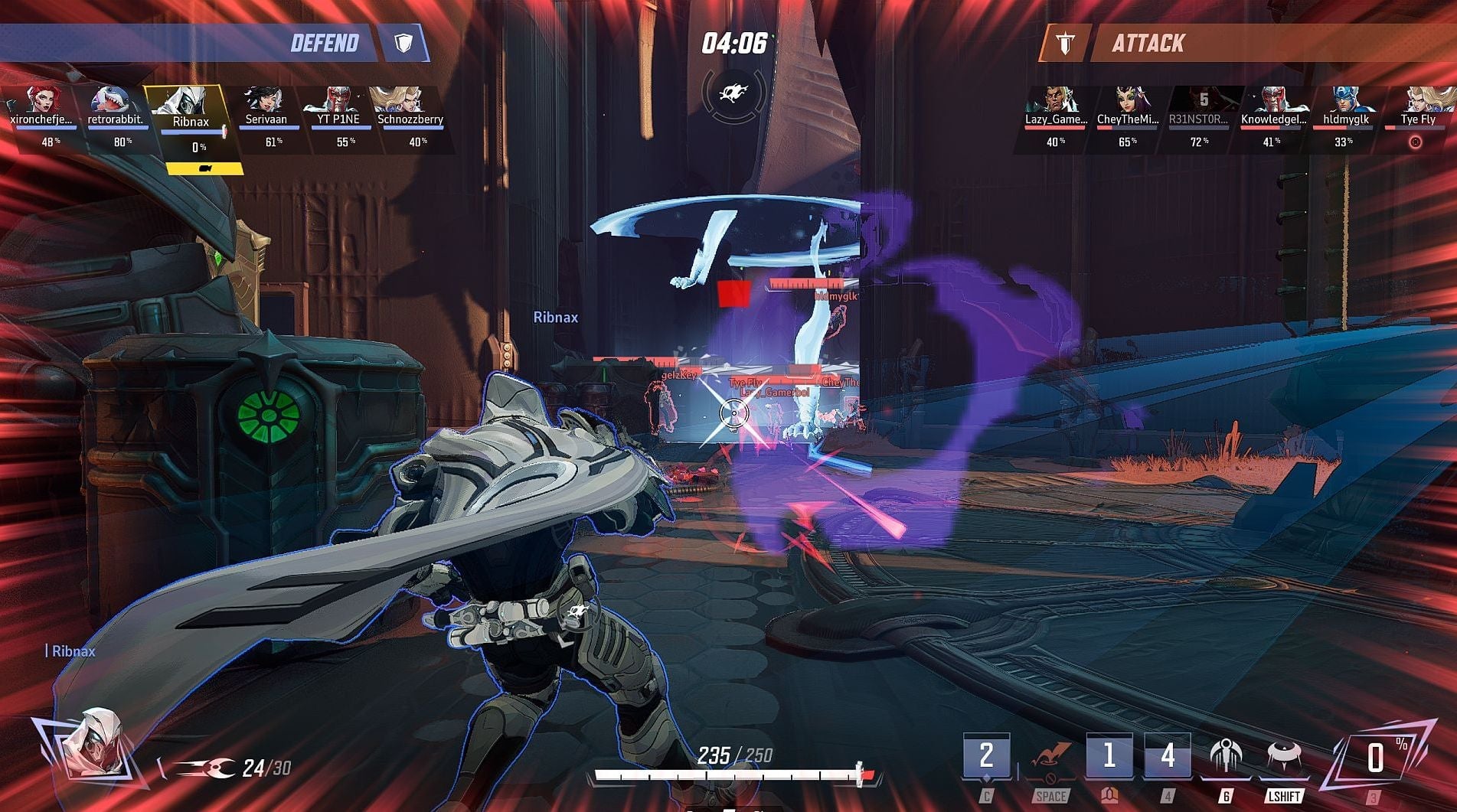The height and width of the screenshot is (812, 1457).
Task: Click the shield ability icon bound to key 4
Action: 1168,754
